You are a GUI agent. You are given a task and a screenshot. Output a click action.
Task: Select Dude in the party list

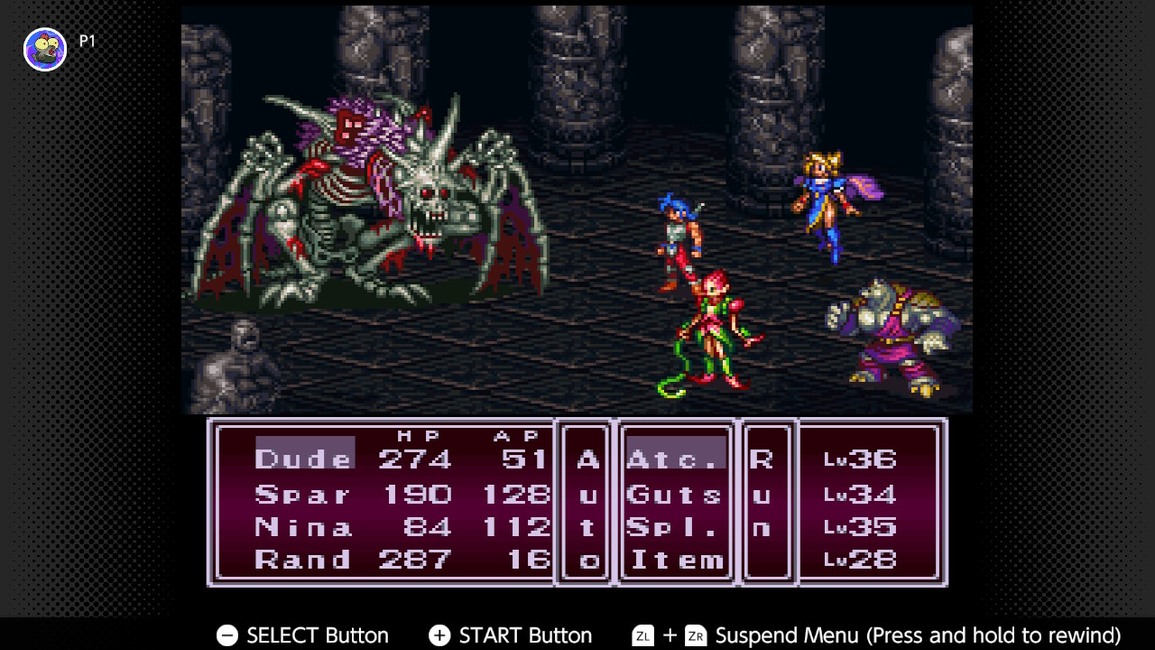pyautogui.click(x=303, y=459)
